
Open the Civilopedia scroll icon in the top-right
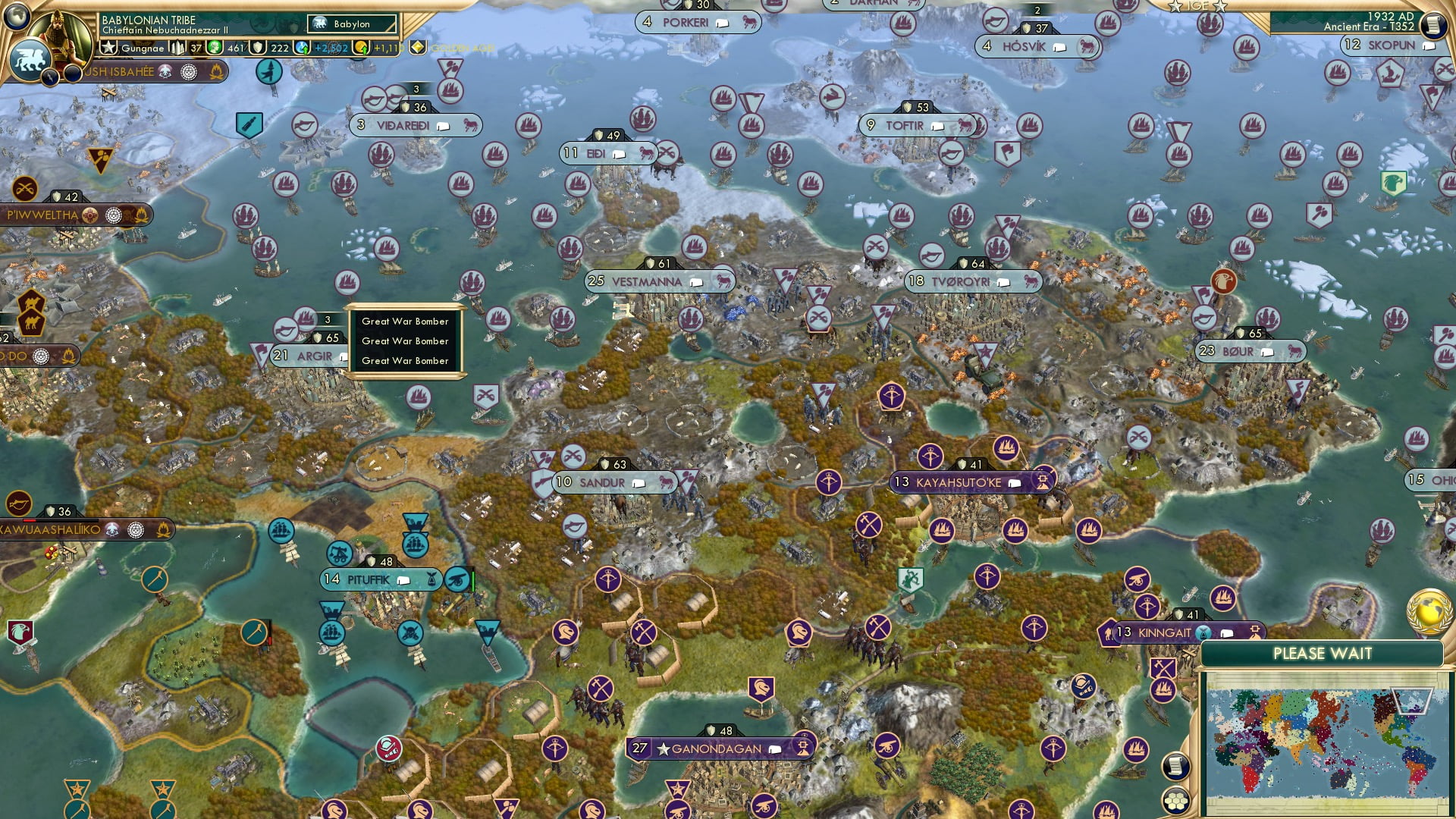pyautogui.click(x=1432, y=25)
